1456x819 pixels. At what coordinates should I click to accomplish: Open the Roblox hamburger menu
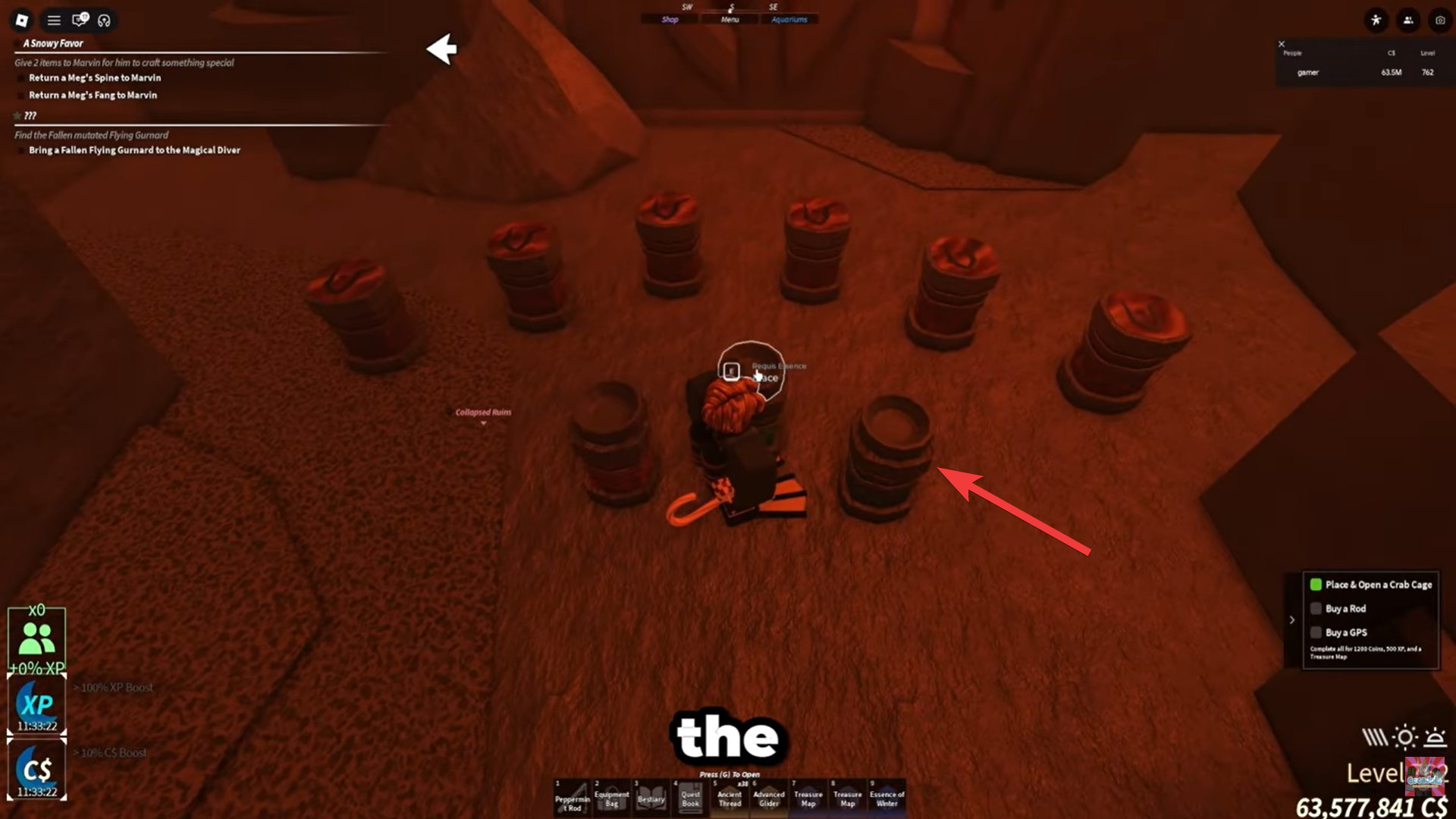pyautogui.click(x=52, y=20)
